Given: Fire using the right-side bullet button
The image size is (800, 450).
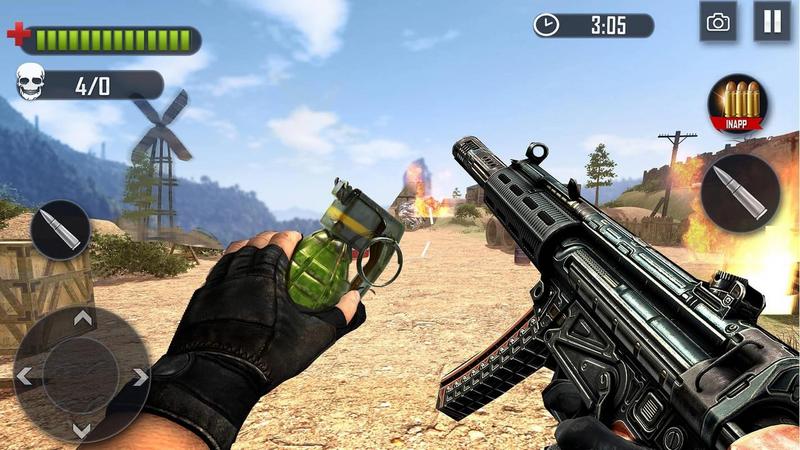Looking at the screenshot, I should (x=739, y=193).
